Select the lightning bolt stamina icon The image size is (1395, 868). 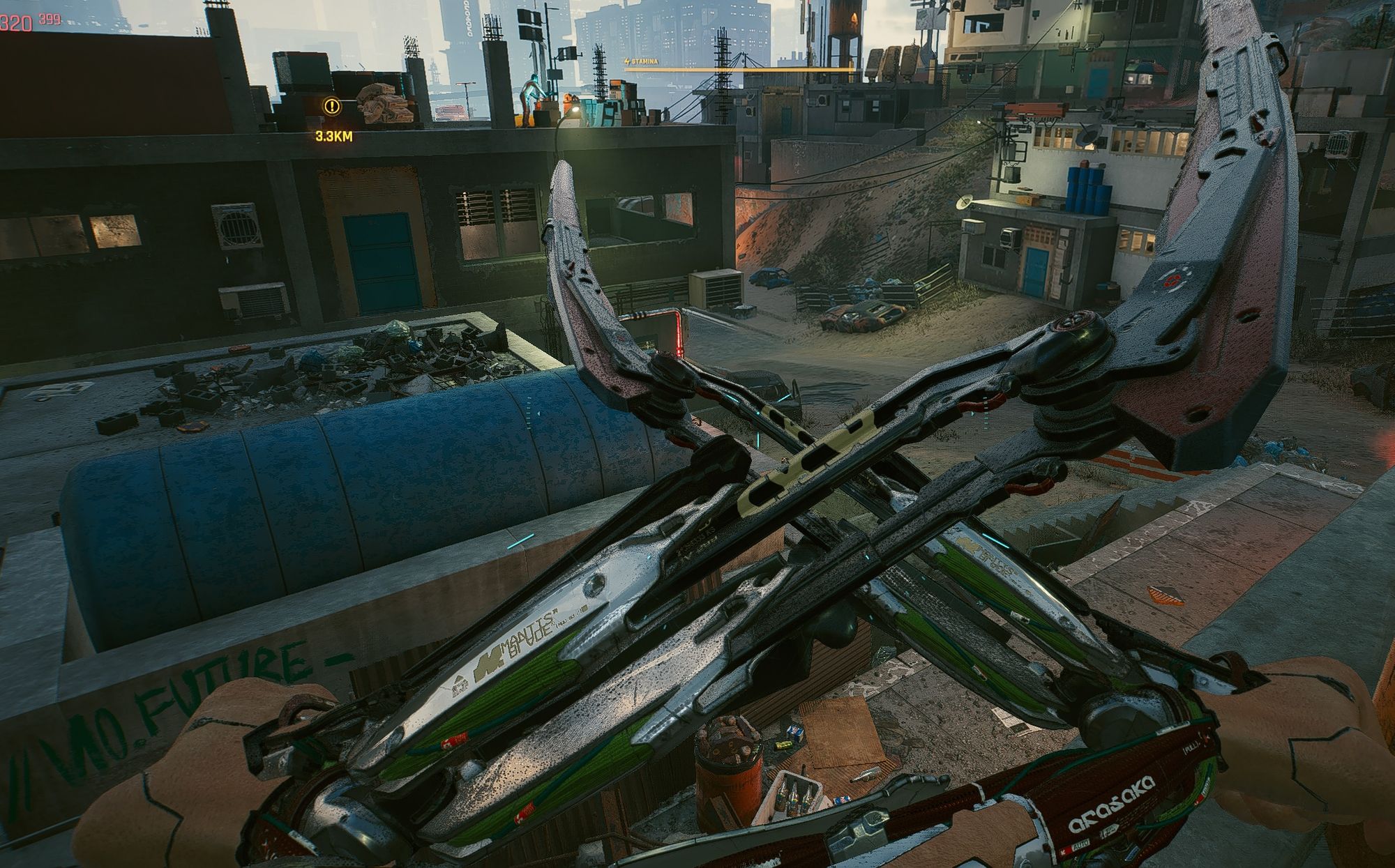[x=627, y=62]
